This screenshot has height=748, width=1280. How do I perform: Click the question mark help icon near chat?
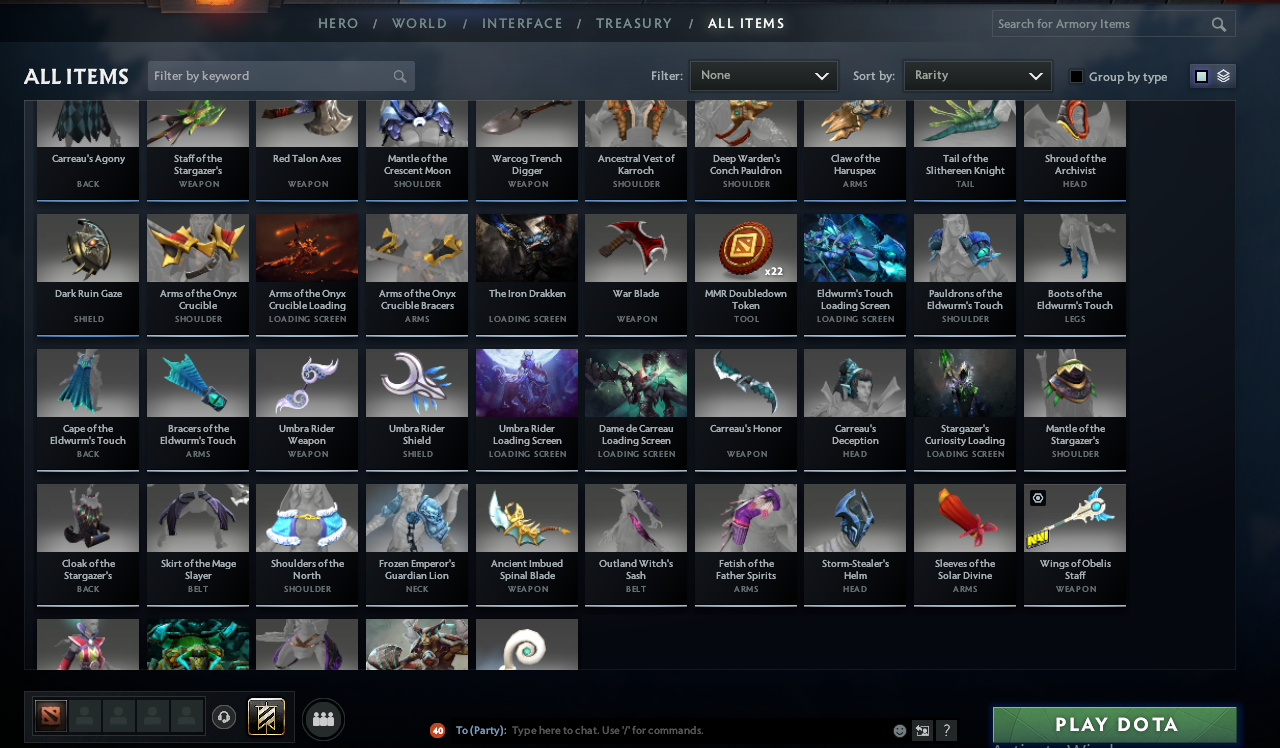(944, 730)
